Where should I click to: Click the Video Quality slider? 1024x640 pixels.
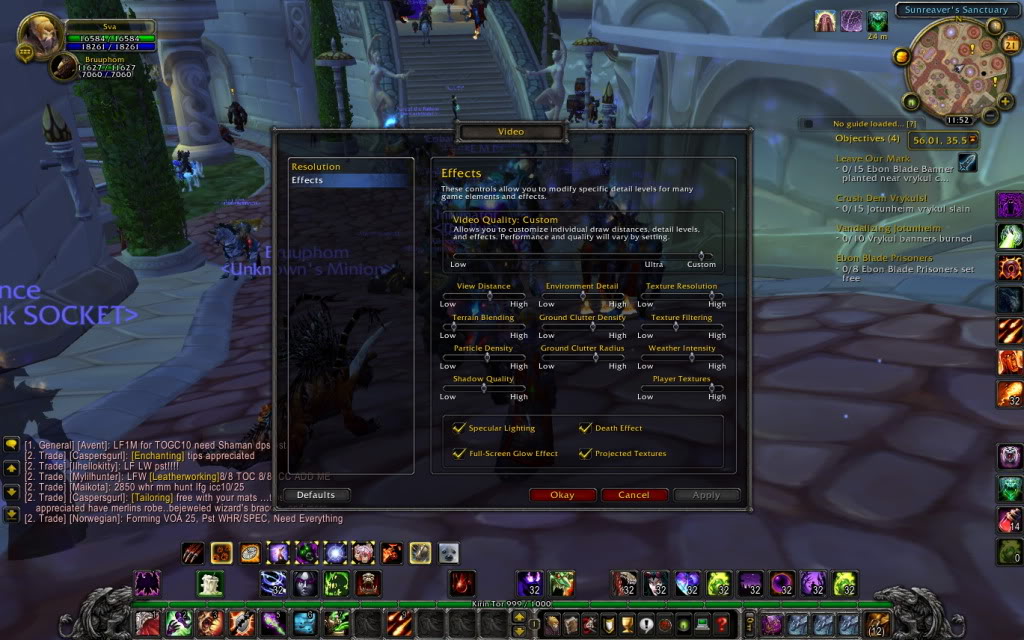coord(583,256)
